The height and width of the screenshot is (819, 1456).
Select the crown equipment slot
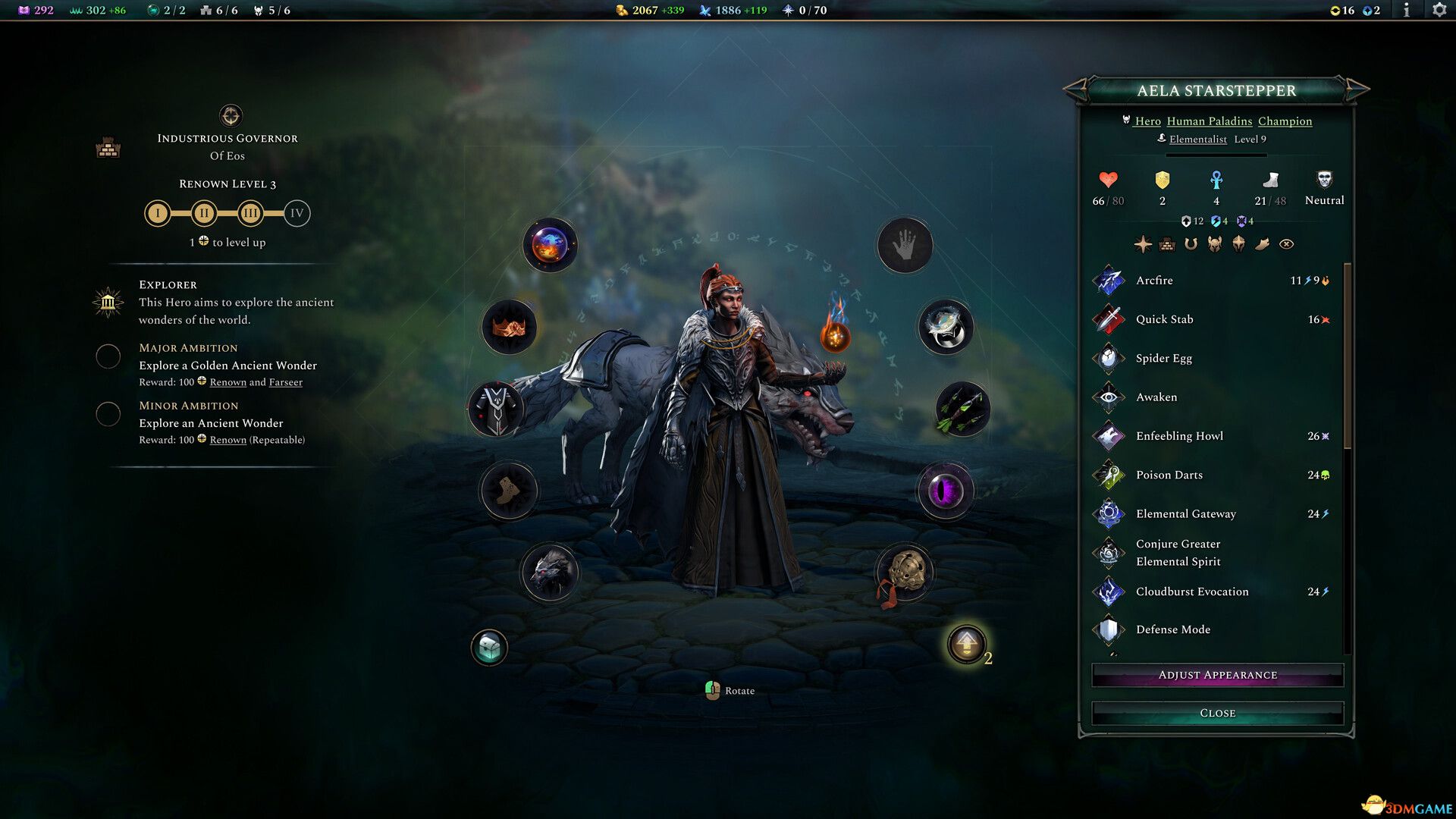[507, 326]
